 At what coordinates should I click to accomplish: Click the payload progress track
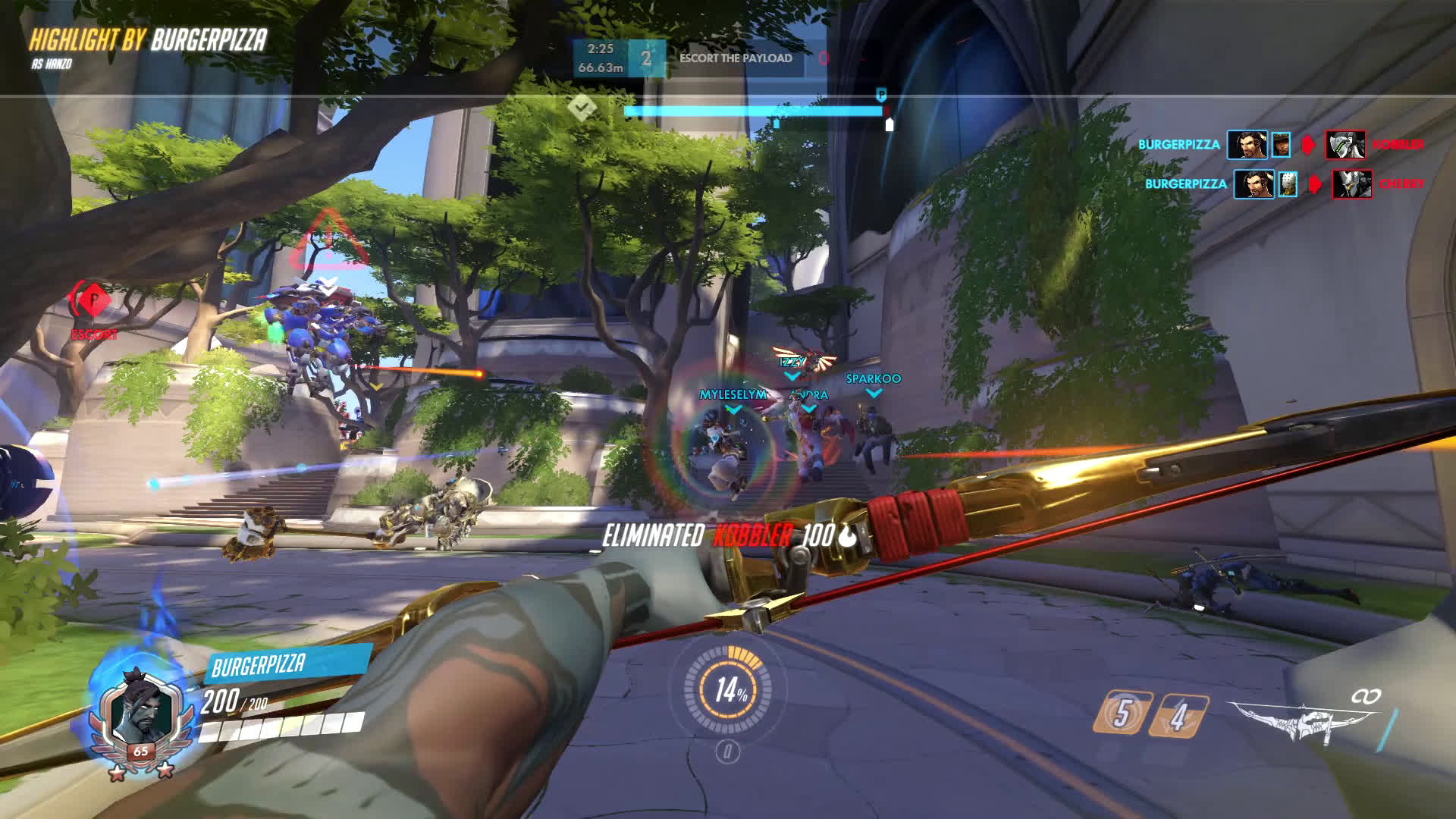[755, 111]
